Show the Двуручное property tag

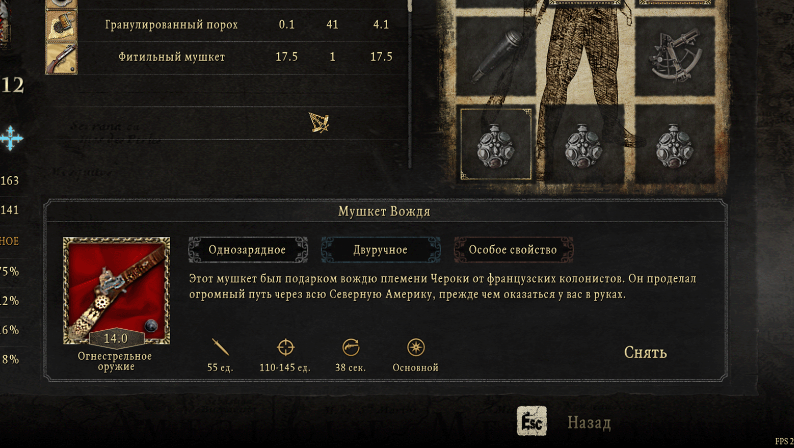pos(380,249)
